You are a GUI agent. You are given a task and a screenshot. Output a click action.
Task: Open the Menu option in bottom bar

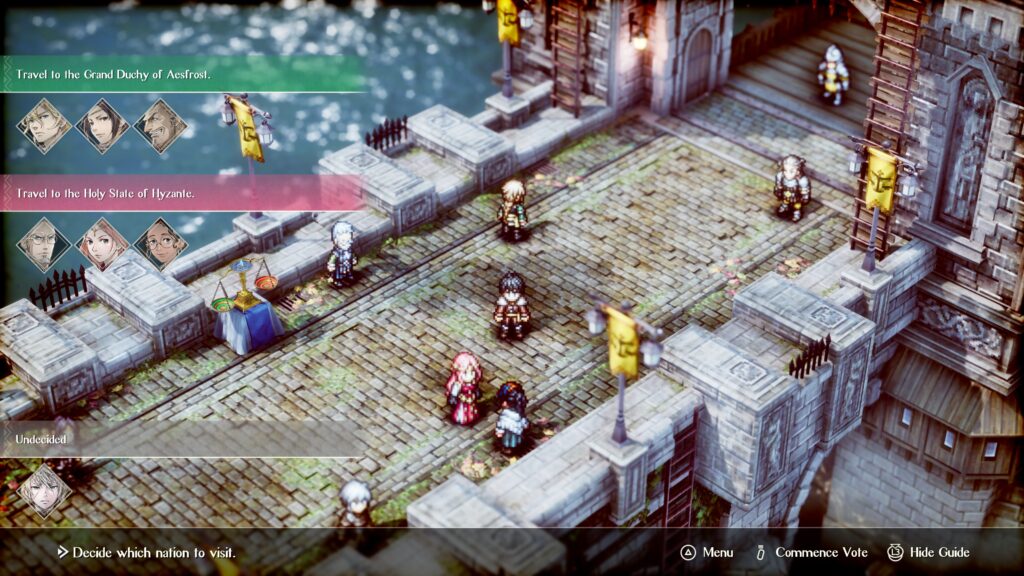tap(707, 552)
